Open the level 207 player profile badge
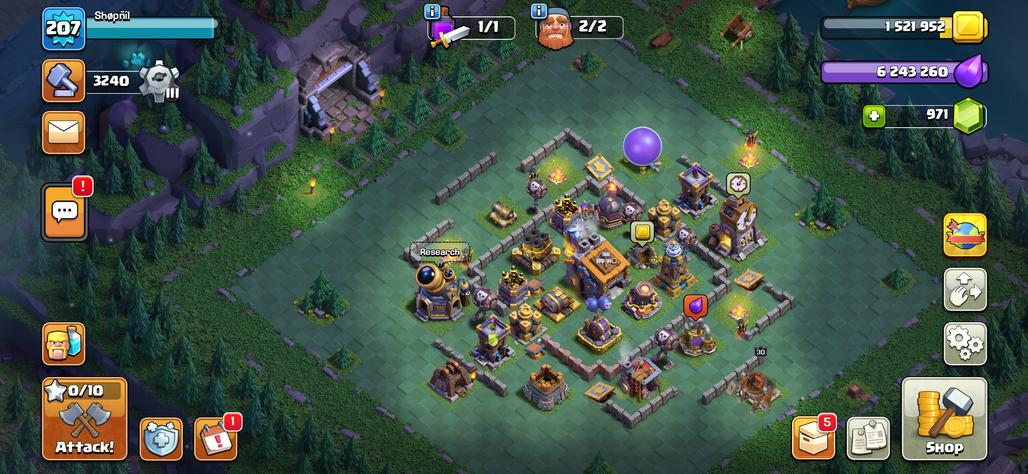1028x474 pixels. (x=62, y=29)
